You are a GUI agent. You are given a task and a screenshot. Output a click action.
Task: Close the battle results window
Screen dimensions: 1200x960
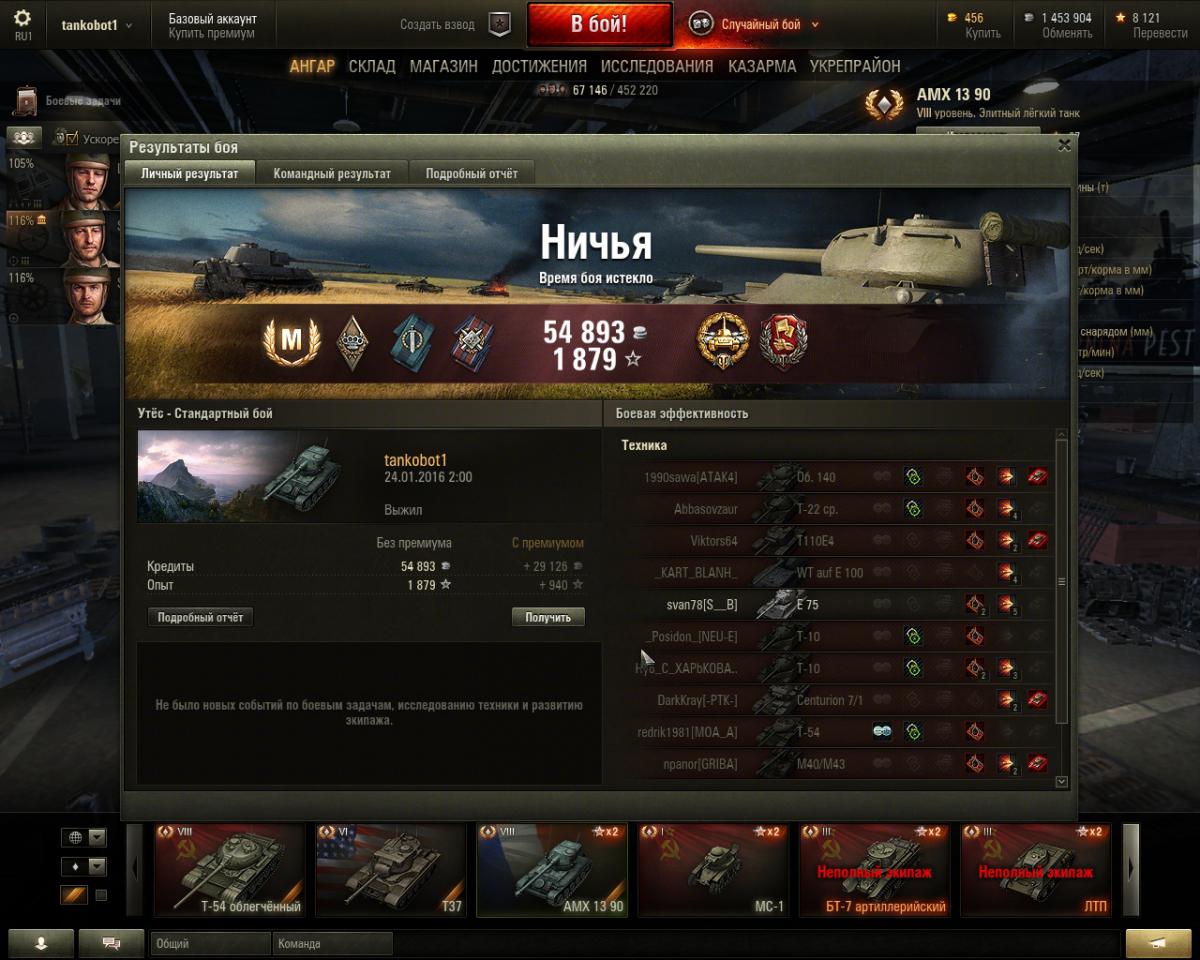[x=1064, y=145]
